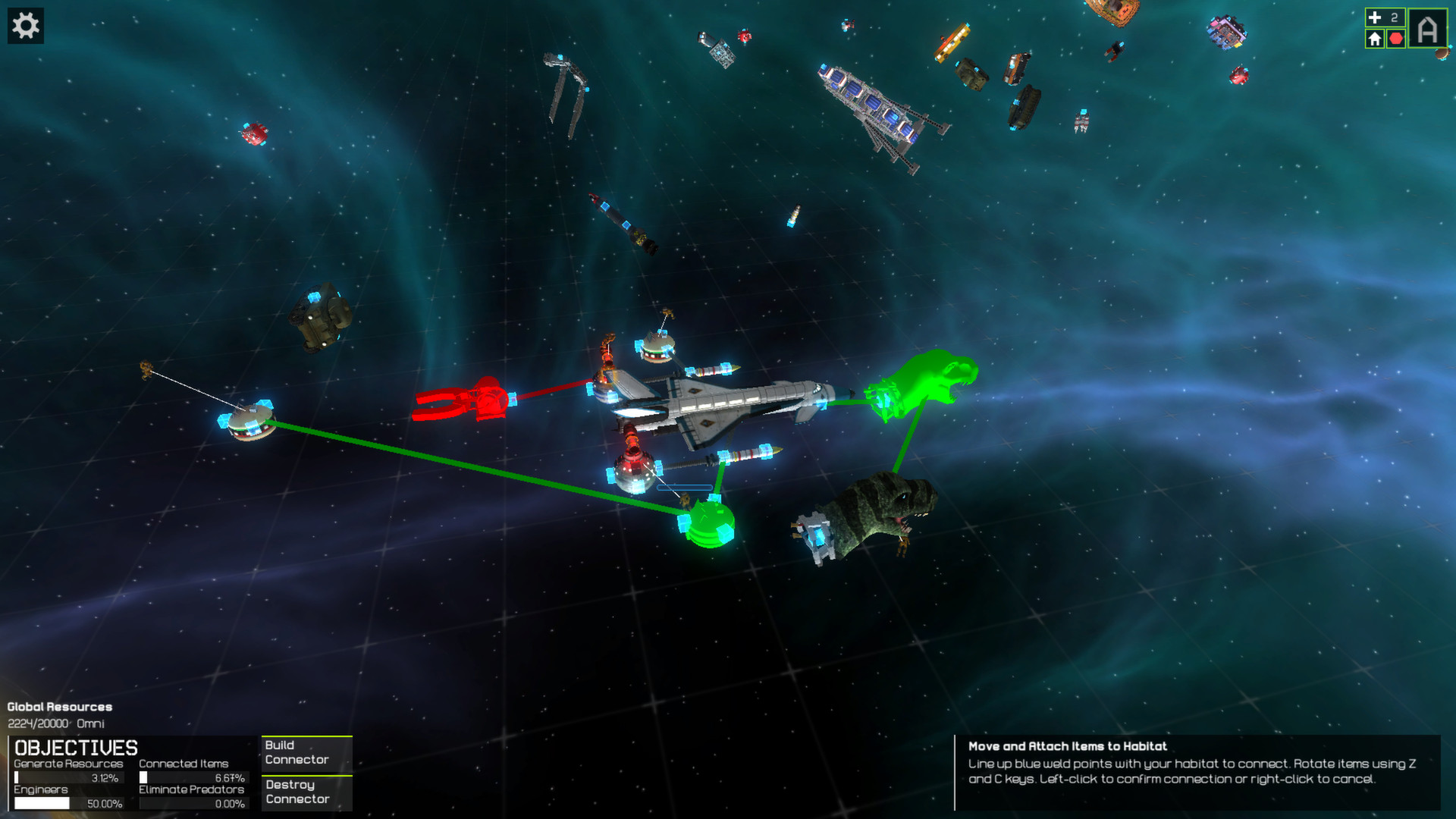Click the plus engineer counter button
Screen dimensions: 1456x819
coord(1384,17)
